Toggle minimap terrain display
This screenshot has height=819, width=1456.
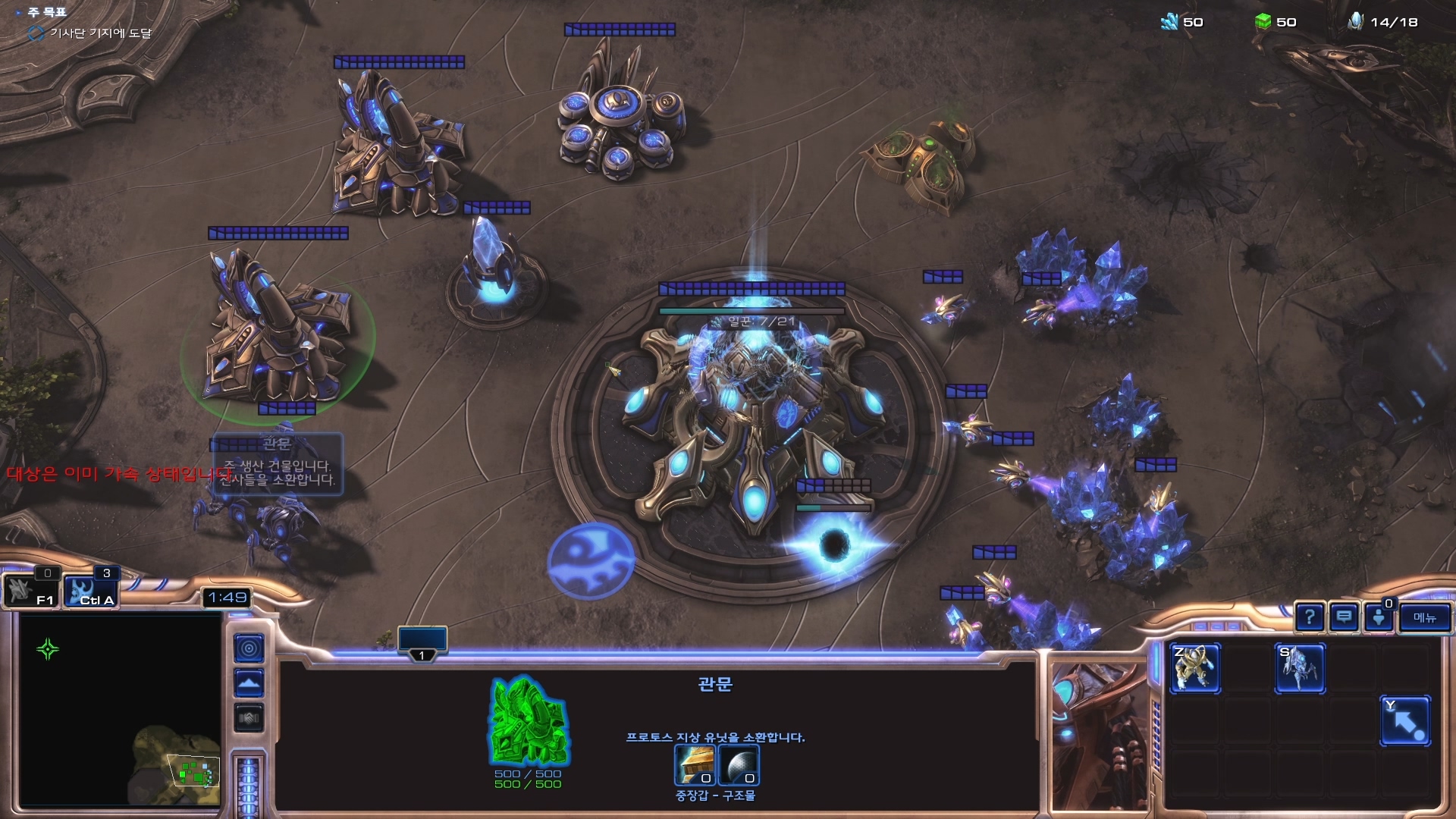(x=249, y=683)
